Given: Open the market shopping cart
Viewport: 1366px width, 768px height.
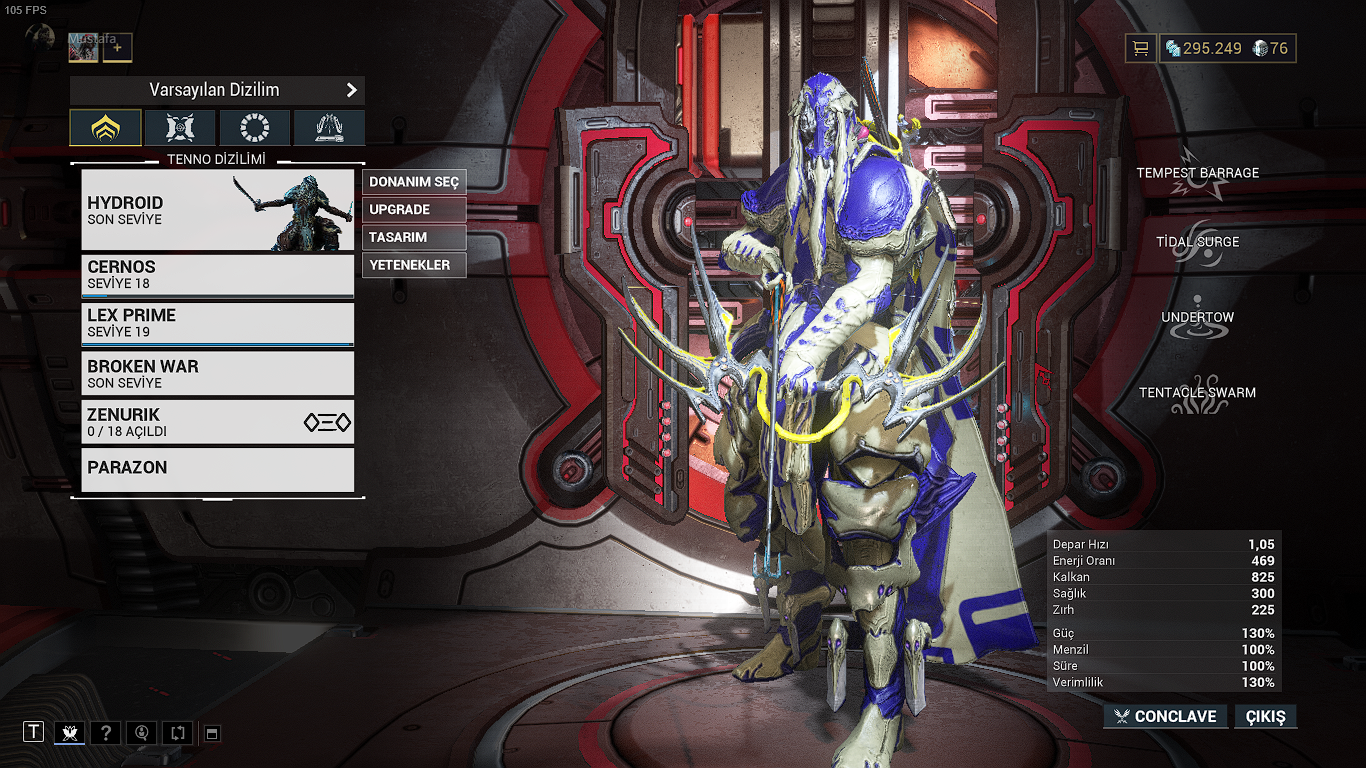Looking at the screenshot, I should 1139,48.
